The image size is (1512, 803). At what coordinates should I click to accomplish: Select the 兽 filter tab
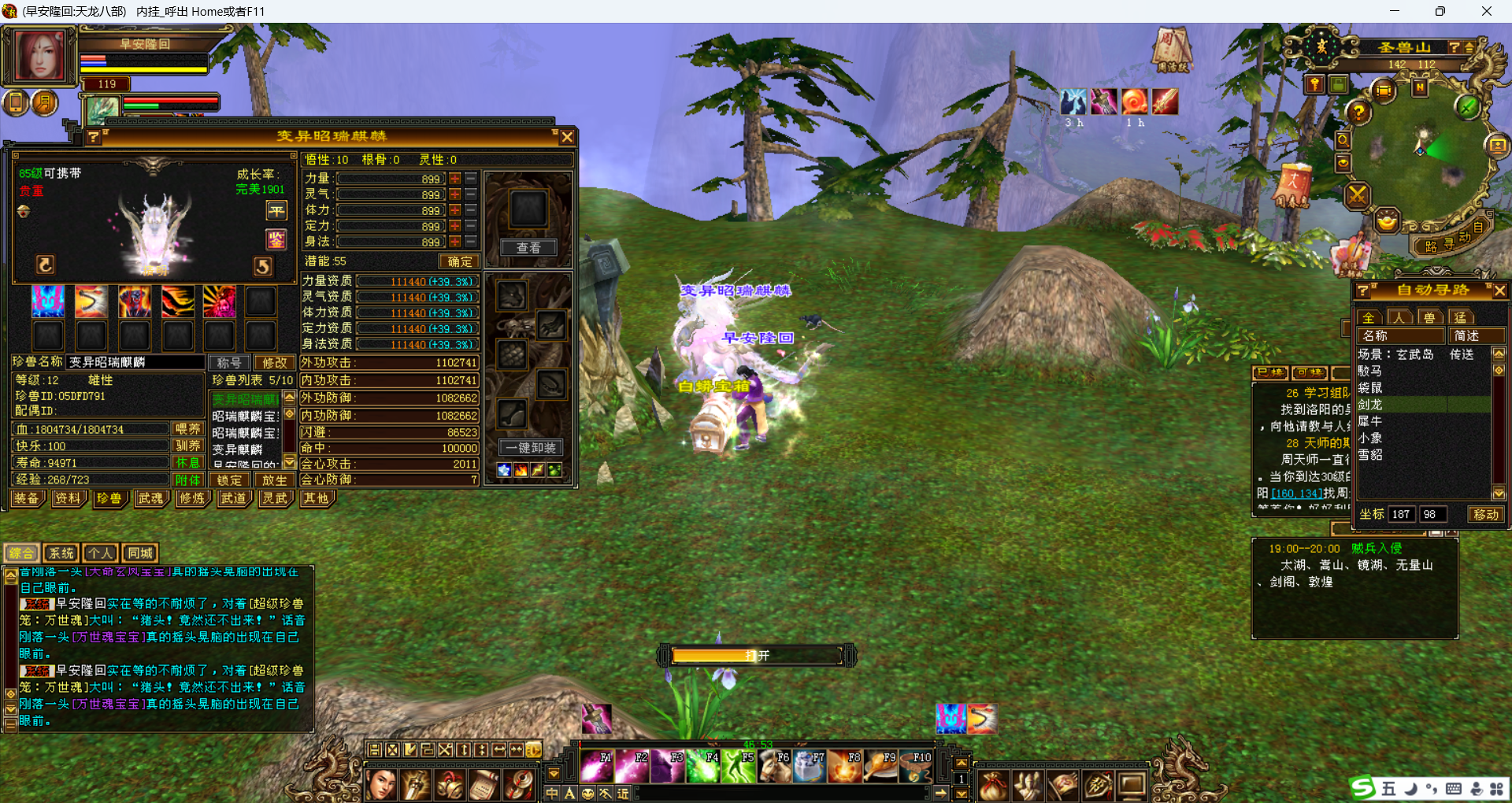[x=1429, y=317]
